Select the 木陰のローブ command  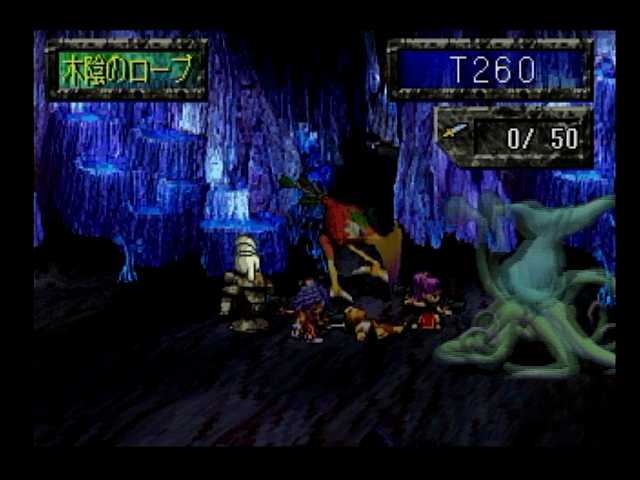(x=126, y=69)
